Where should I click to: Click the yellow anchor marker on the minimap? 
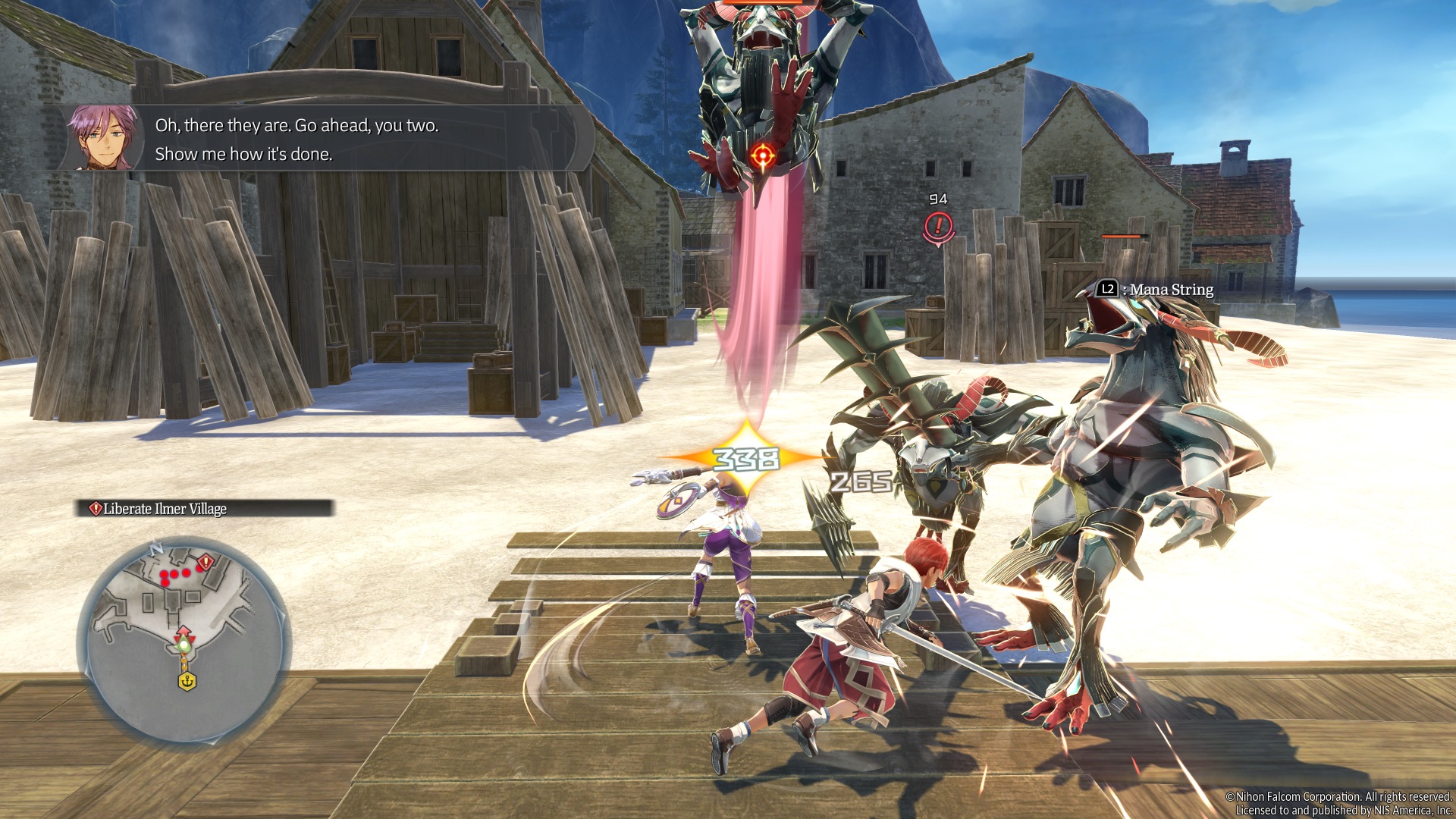(187, 681)
